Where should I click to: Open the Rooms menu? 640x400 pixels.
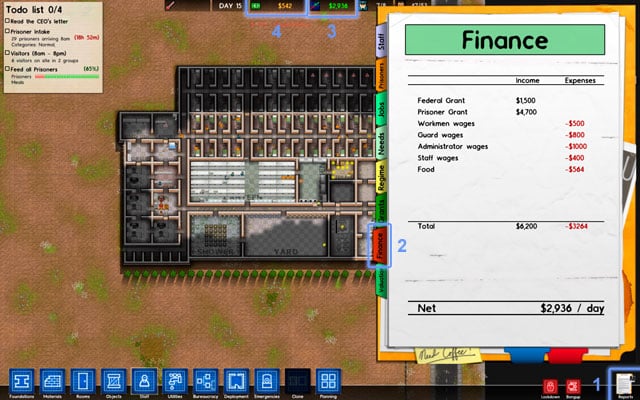click(83, 381)
